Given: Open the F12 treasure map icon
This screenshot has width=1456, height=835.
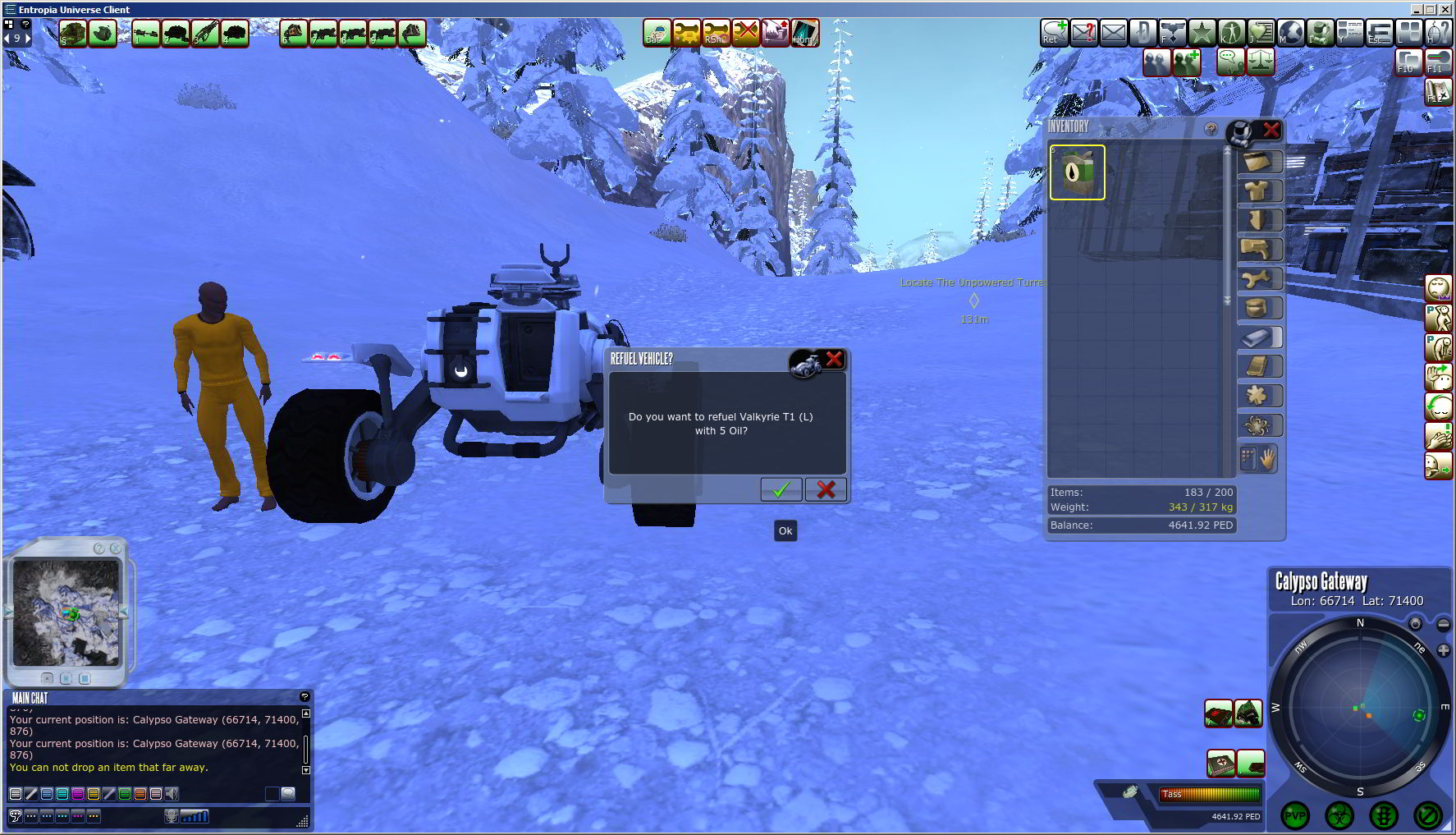Looking at the screenshot, I should (1437, 92).
